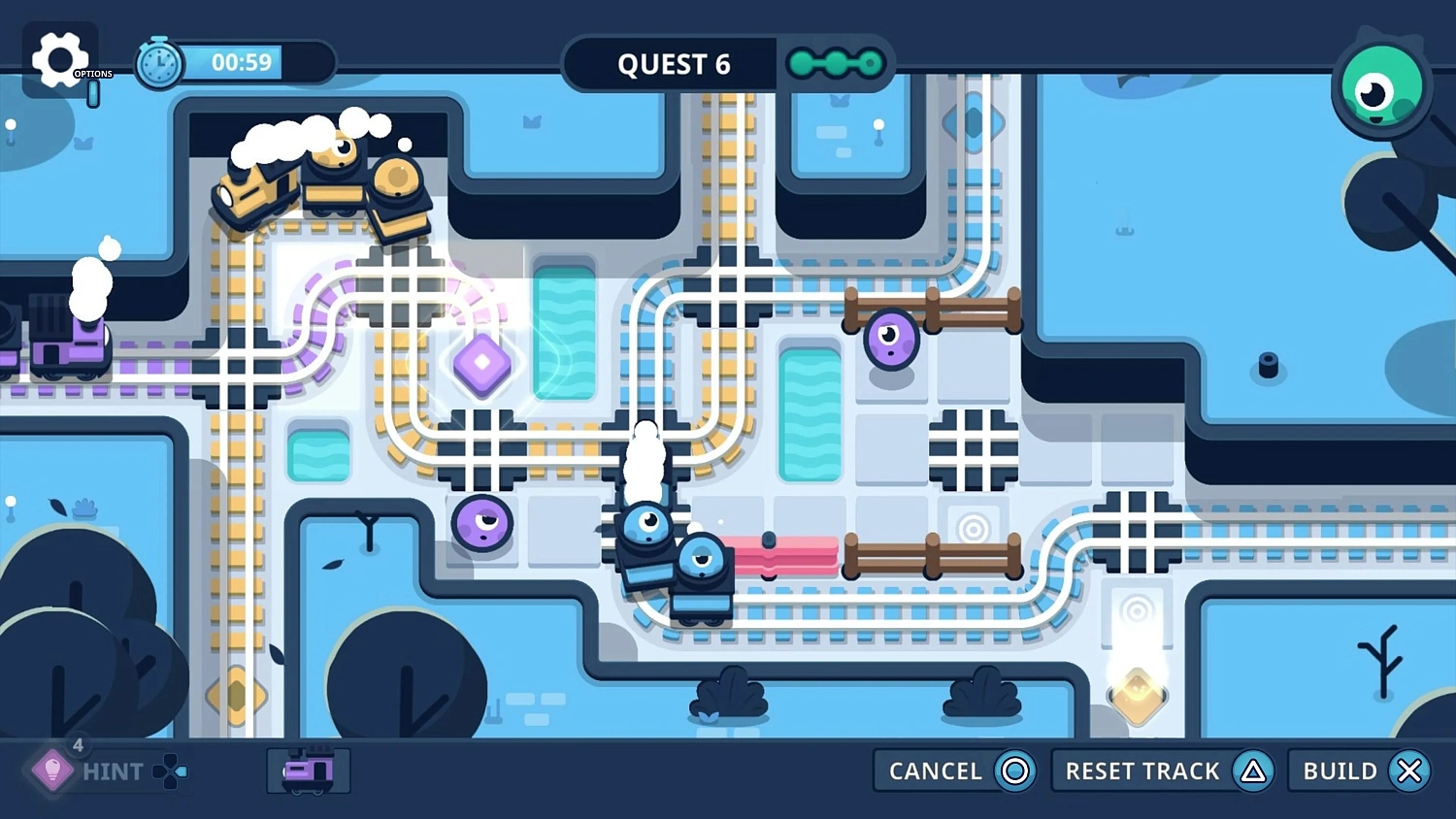The image size is (1456, 819).
Task: Select the pink lightbulb Hint icon
Action: pyautogui.click(x=53, y=771)
